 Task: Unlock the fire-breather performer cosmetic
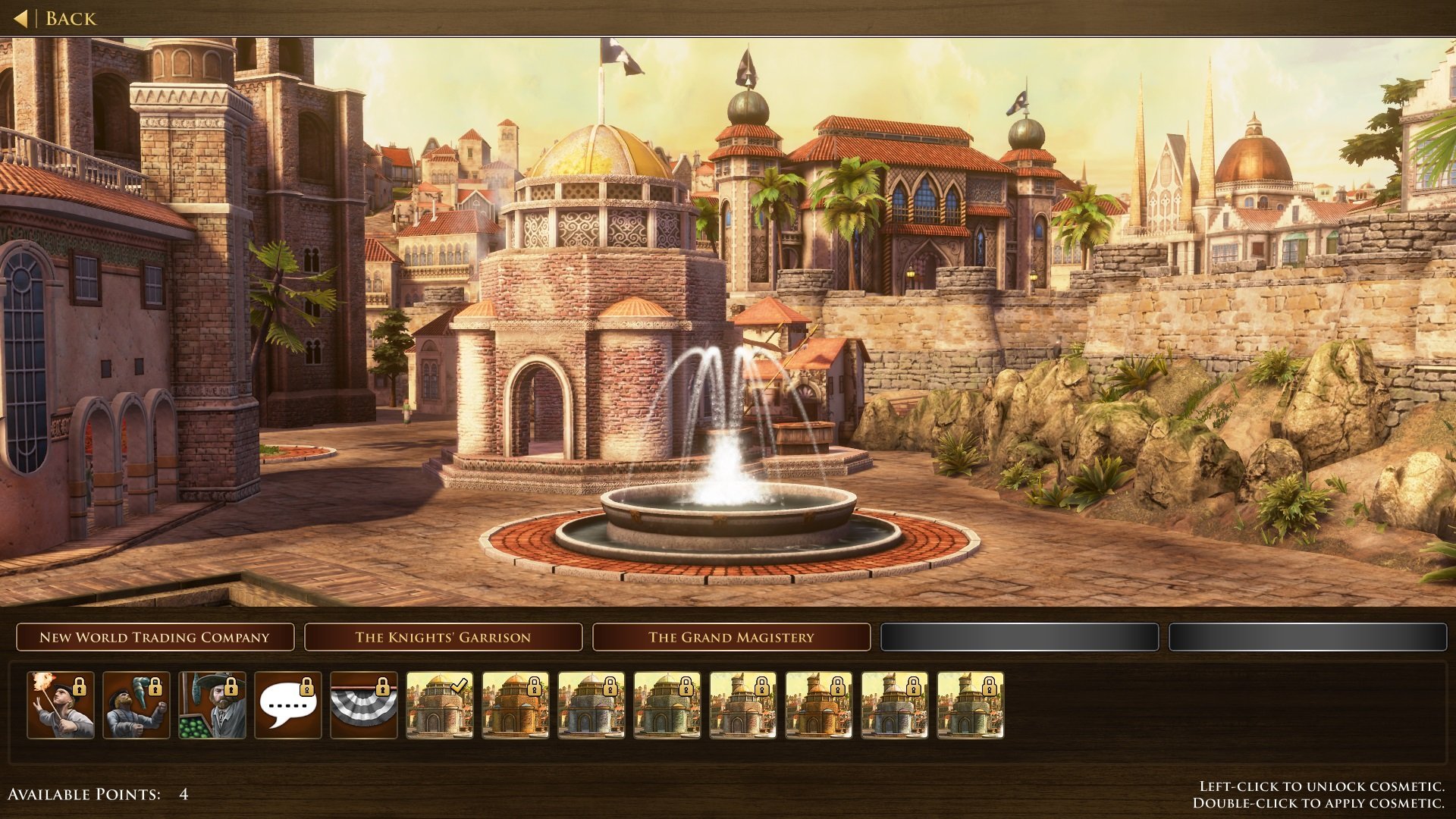[x=61, y=704]
